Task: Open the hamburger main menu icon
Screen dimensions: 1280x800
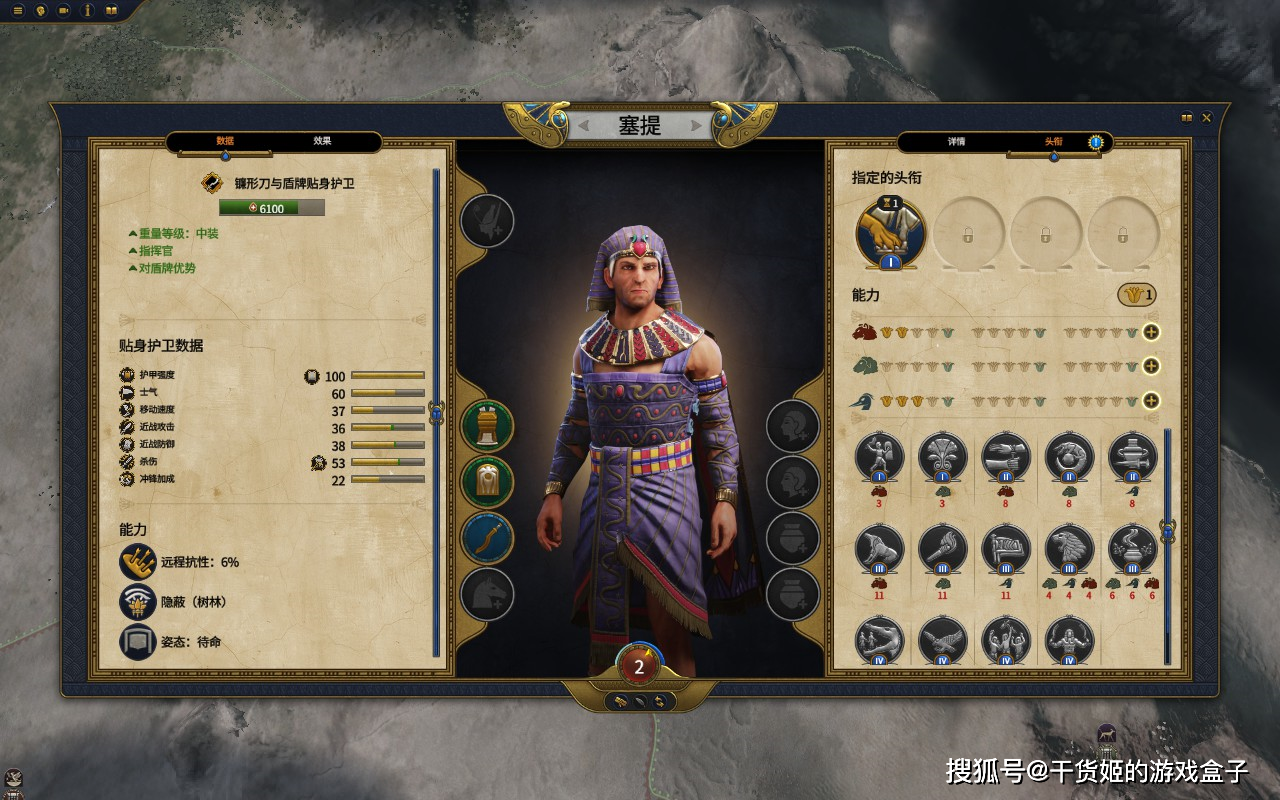Action: pyautogui.click(x=17, y=11)
